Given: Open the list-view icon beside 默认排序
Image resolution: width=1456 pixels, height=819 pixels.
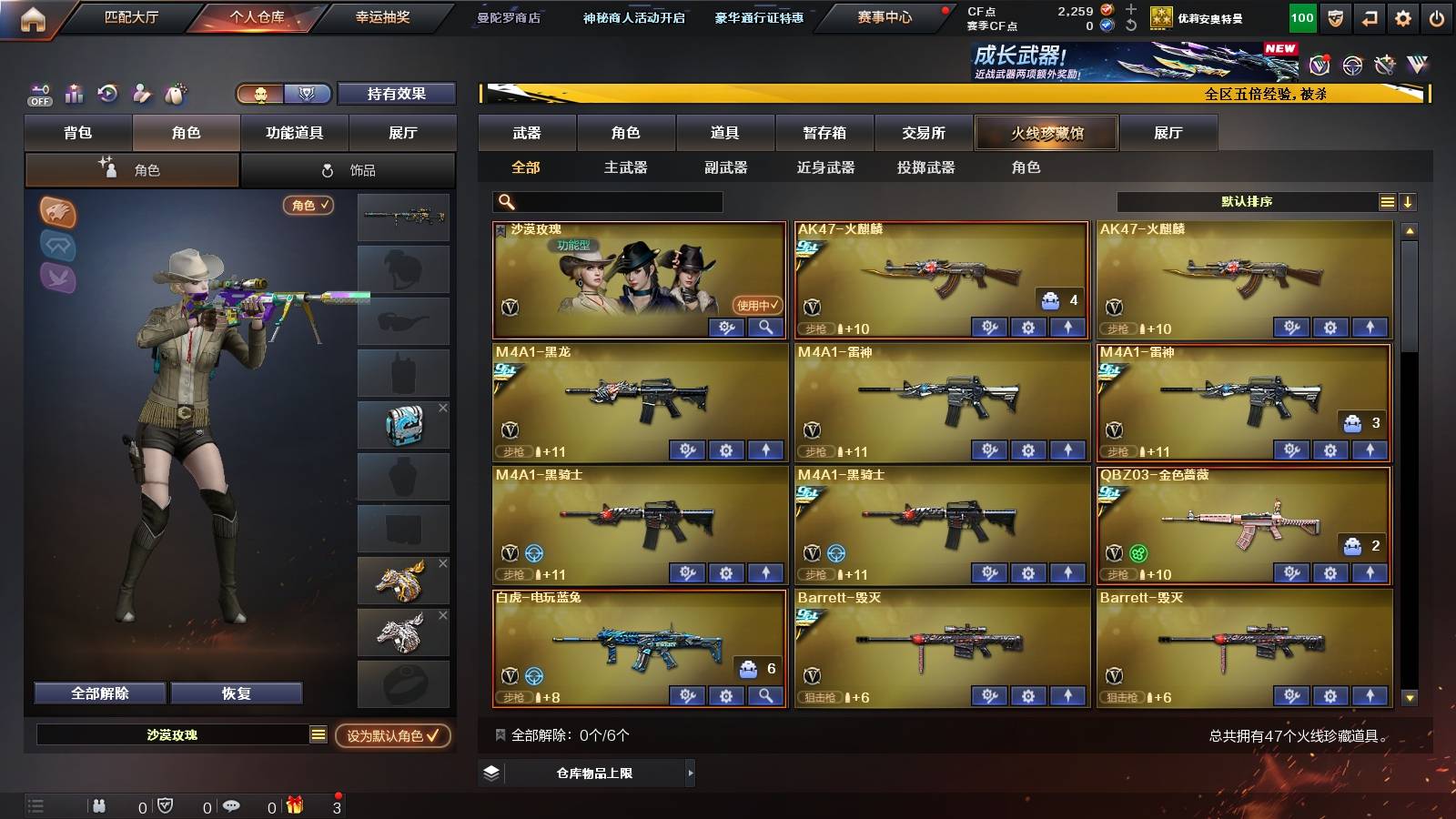Looking at the screenshot, I should click(x=1387, y=201).
